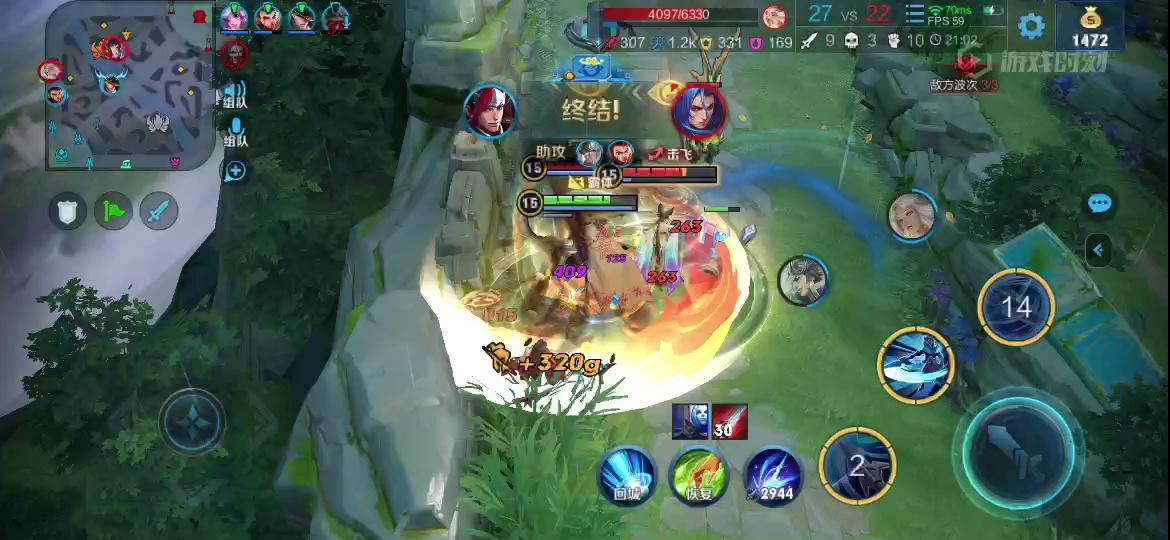The height and width of the screenshot is (540, 1170).
Task: Activate the skill on 2-second cooldown
Action: (x=857, y=464)
